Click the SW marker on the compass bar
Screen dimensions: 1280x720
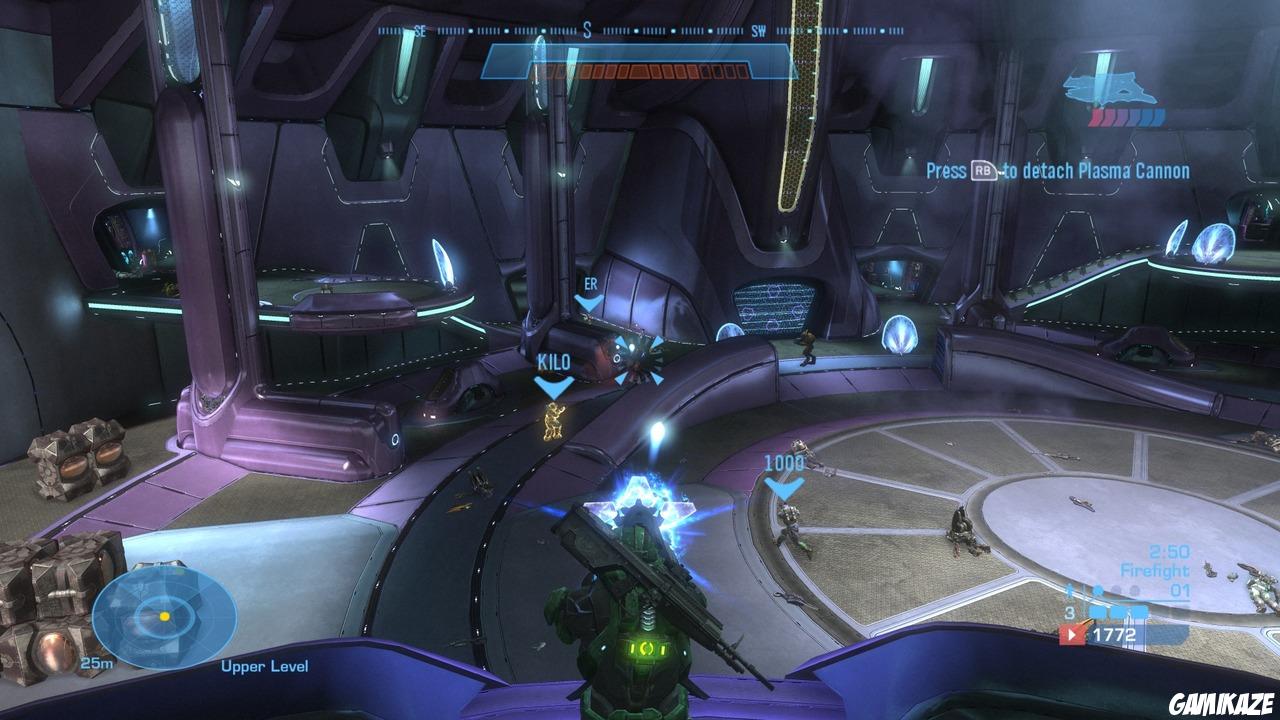758,31
